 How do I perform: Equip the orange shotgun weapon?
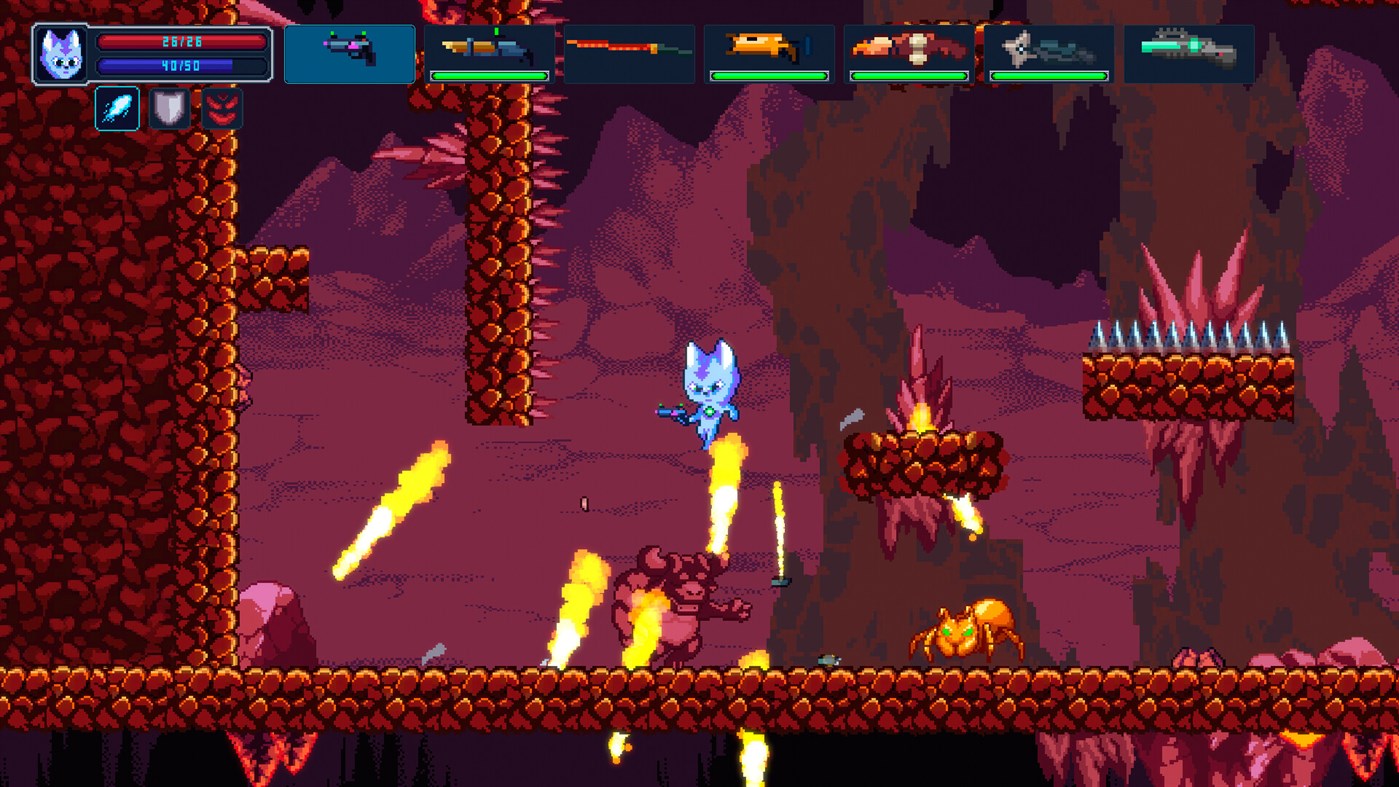tap(769, 48)
